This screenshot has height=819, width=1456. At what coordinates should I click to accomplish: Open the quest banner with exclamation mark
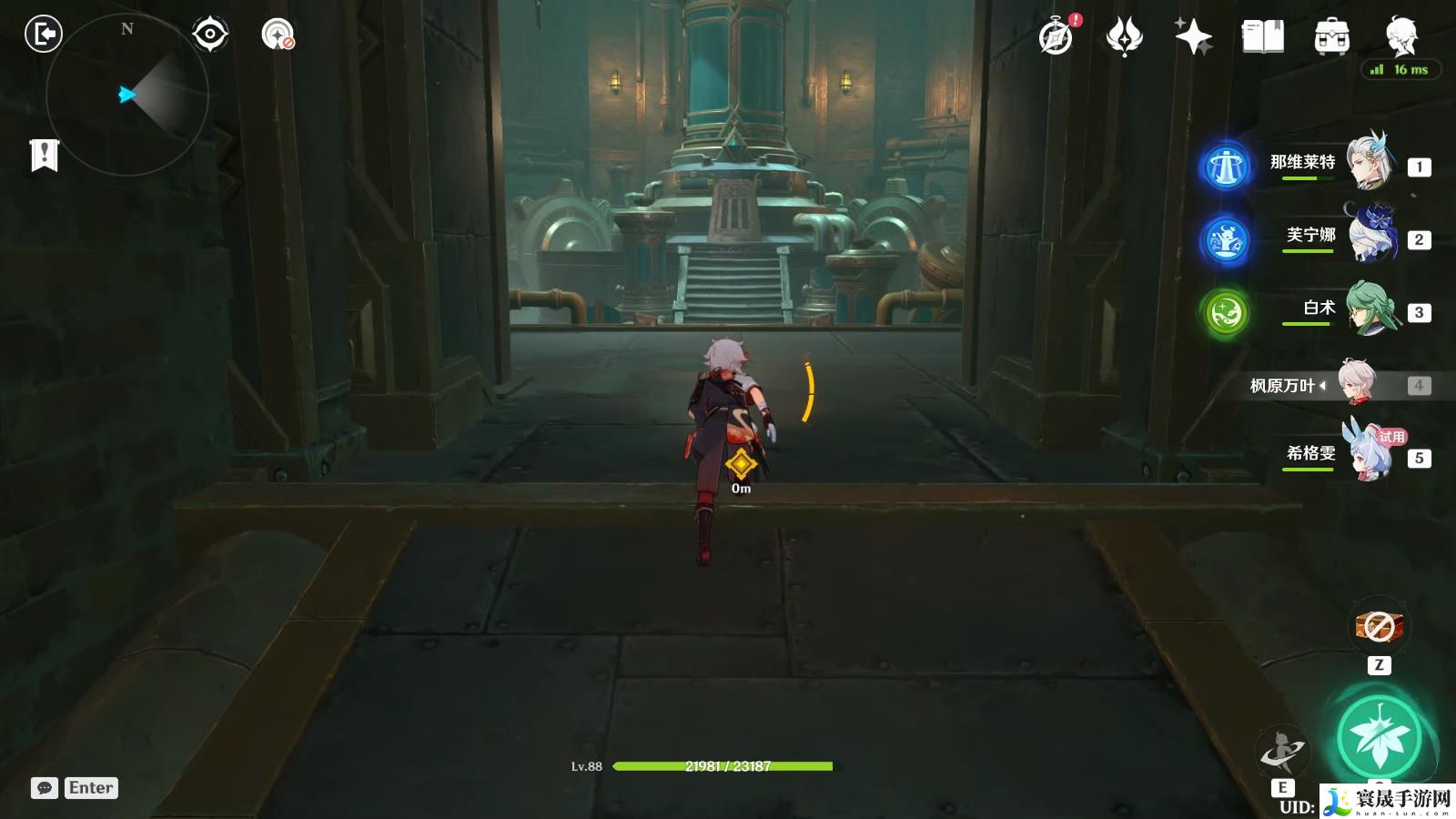click(44, 155)
